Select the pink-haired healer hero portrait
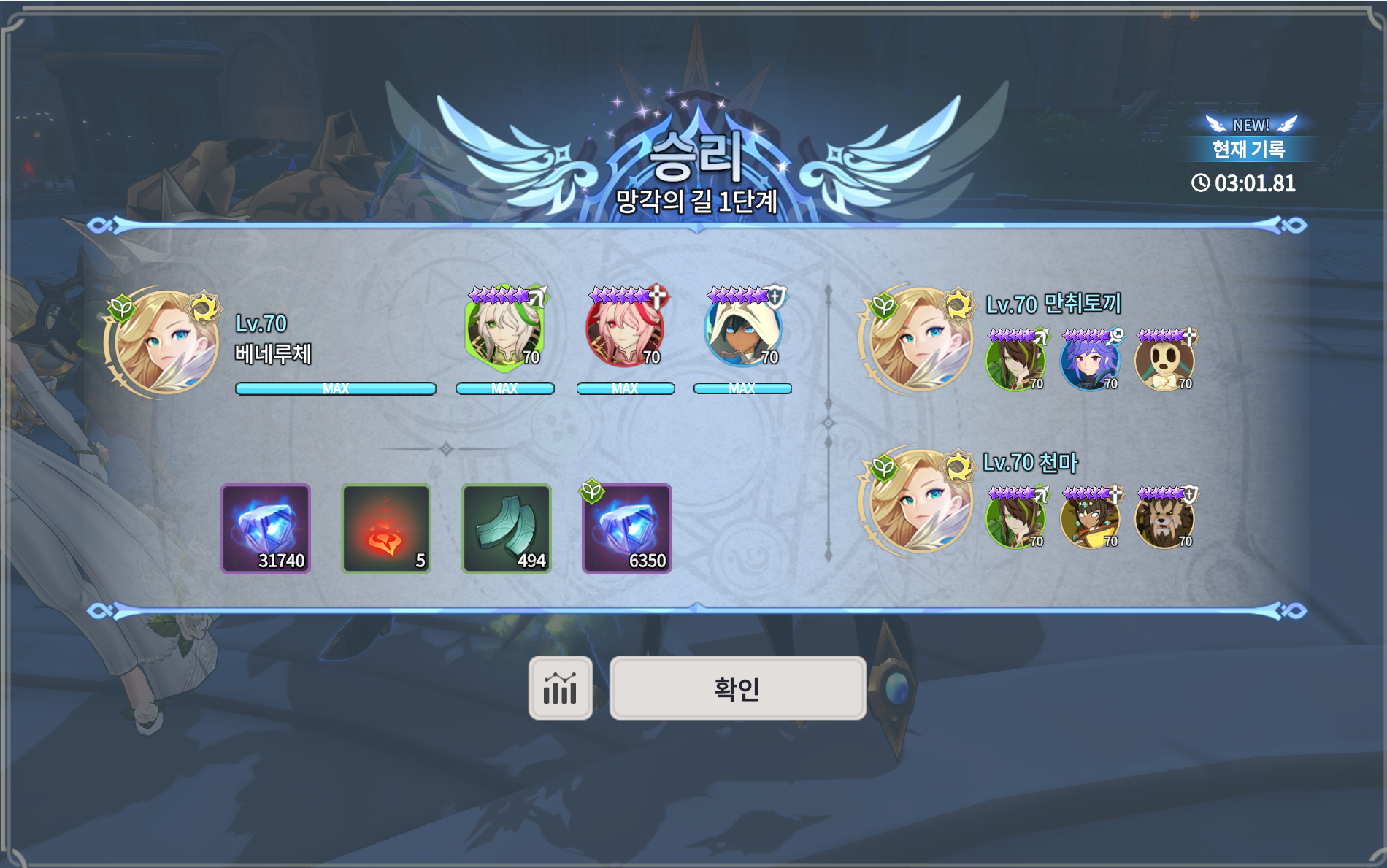Viewport: 1387px width, 868px height. (625, 330)
